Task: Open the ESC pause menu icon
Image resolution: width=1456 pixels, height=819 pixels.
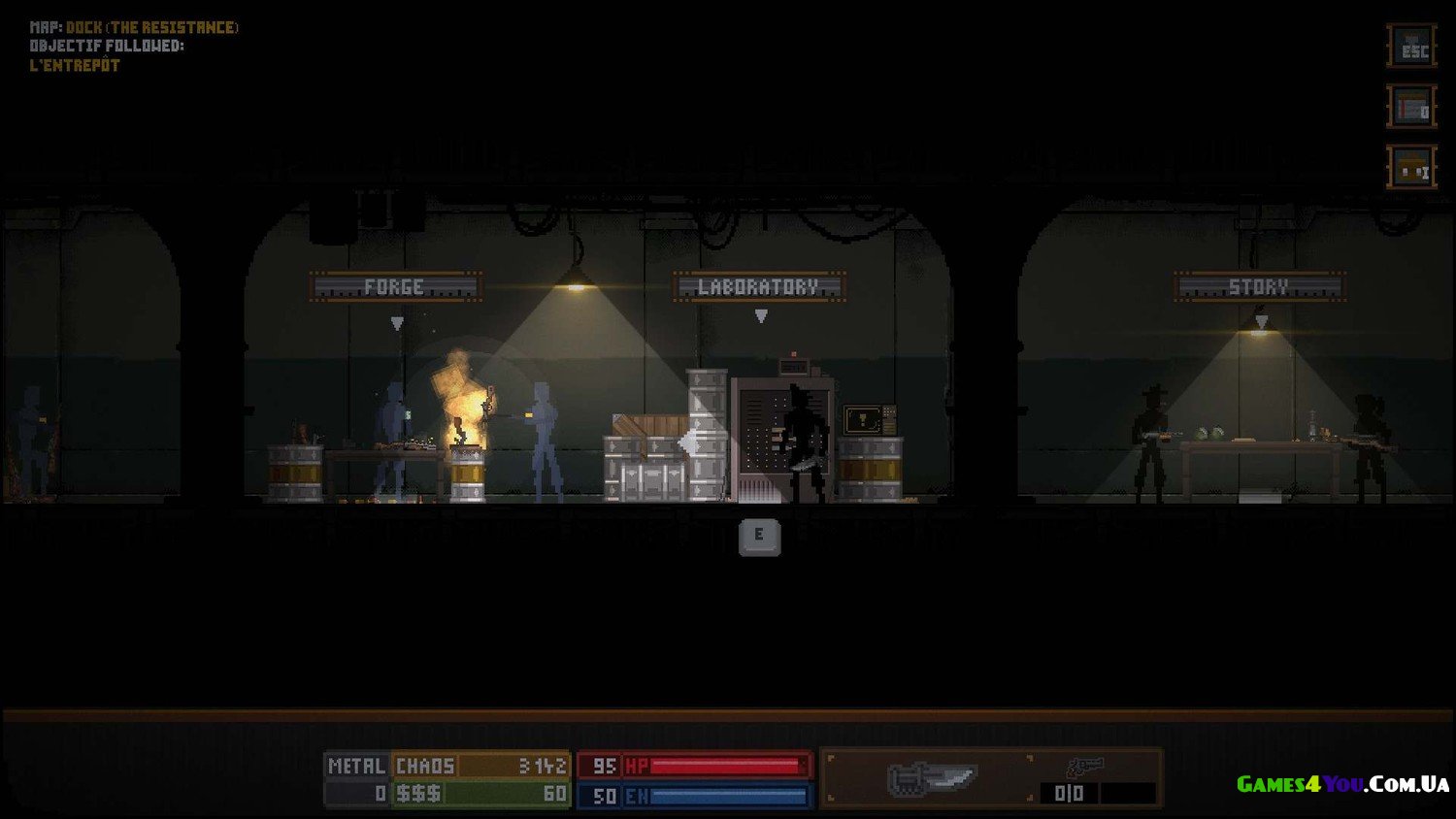Action: coord(1411,47)
